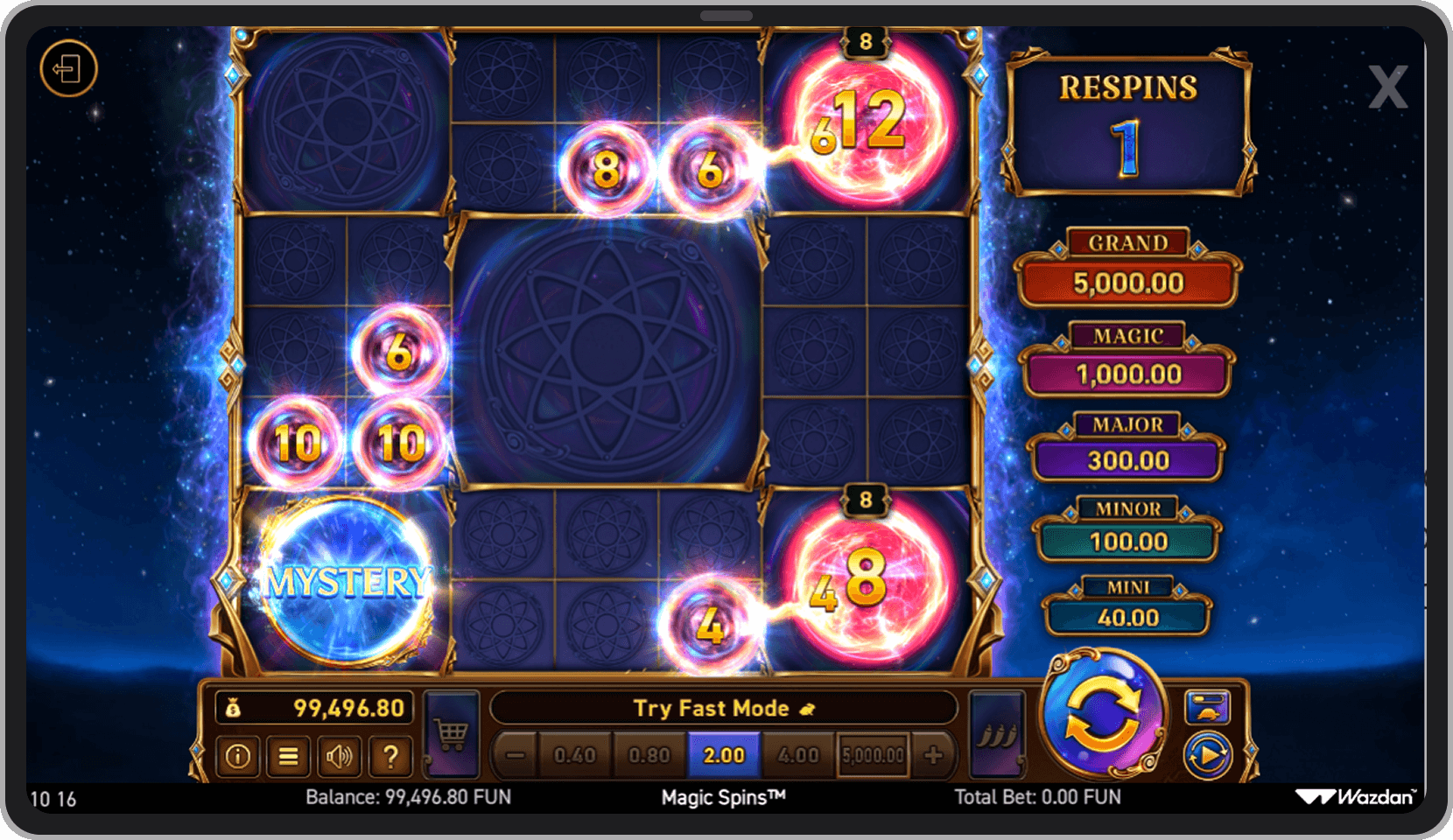The image size is (1453, 840).
Task: Start autoplay with the circular play icon
Action: [x=1208, y=752]
